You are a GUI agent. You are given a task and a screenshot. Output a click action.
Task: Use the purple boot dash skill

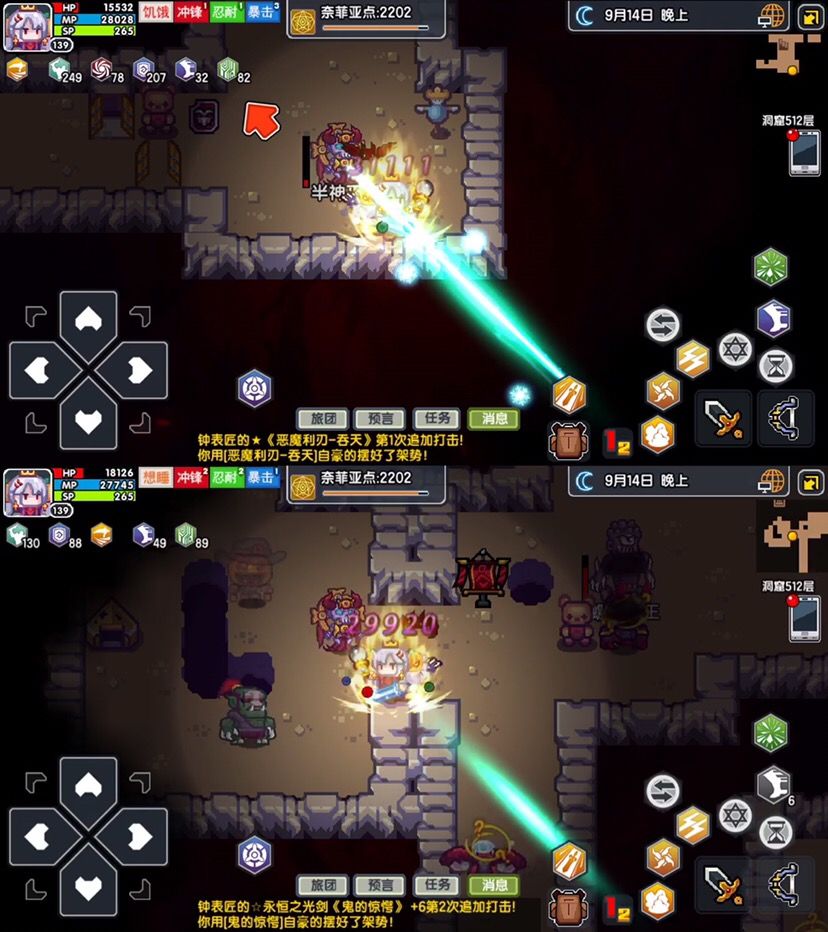771,318
